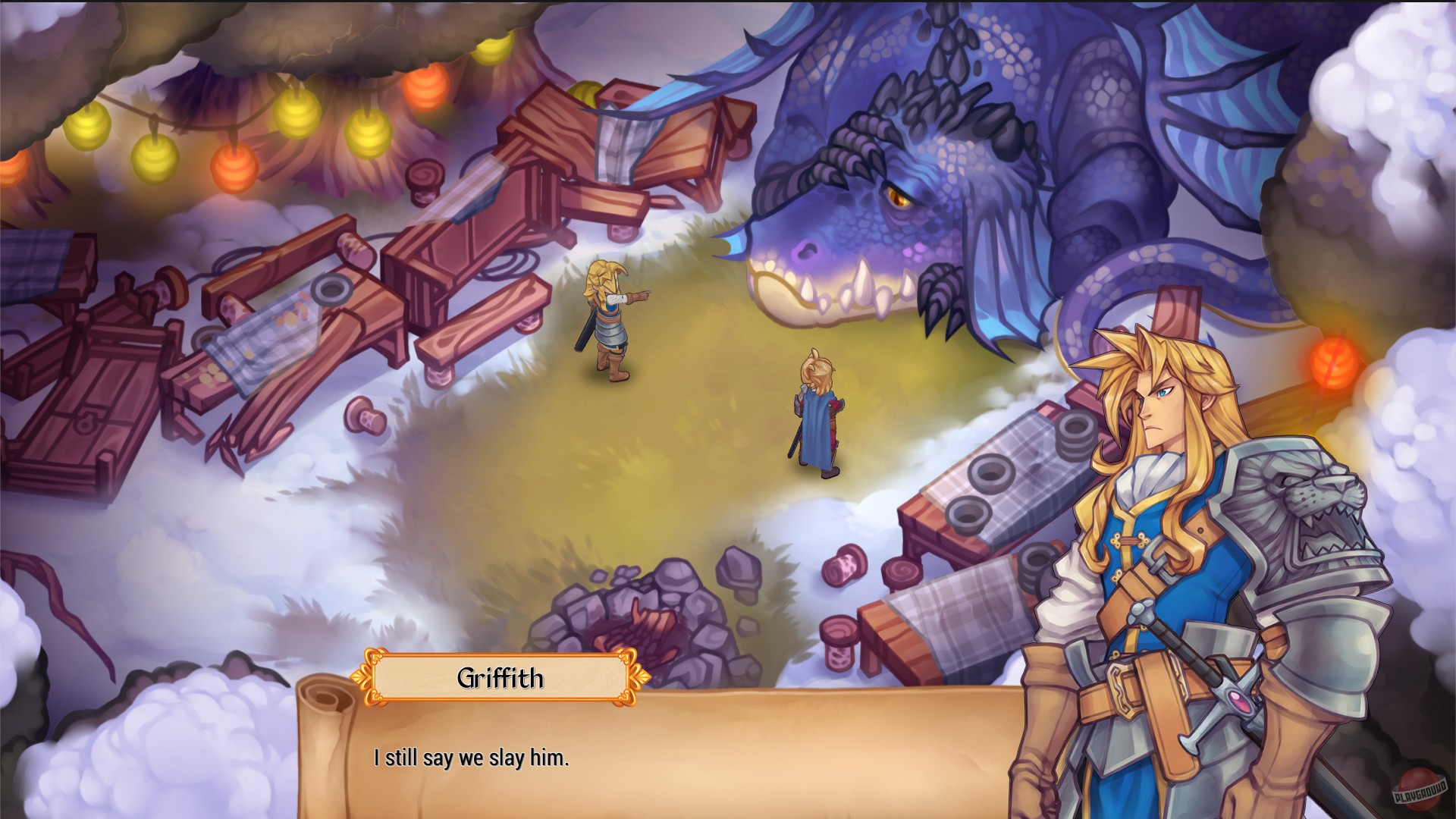Select Griffith's character portrait
This screenshot has width=1456, height=819.
point(1183,531)
